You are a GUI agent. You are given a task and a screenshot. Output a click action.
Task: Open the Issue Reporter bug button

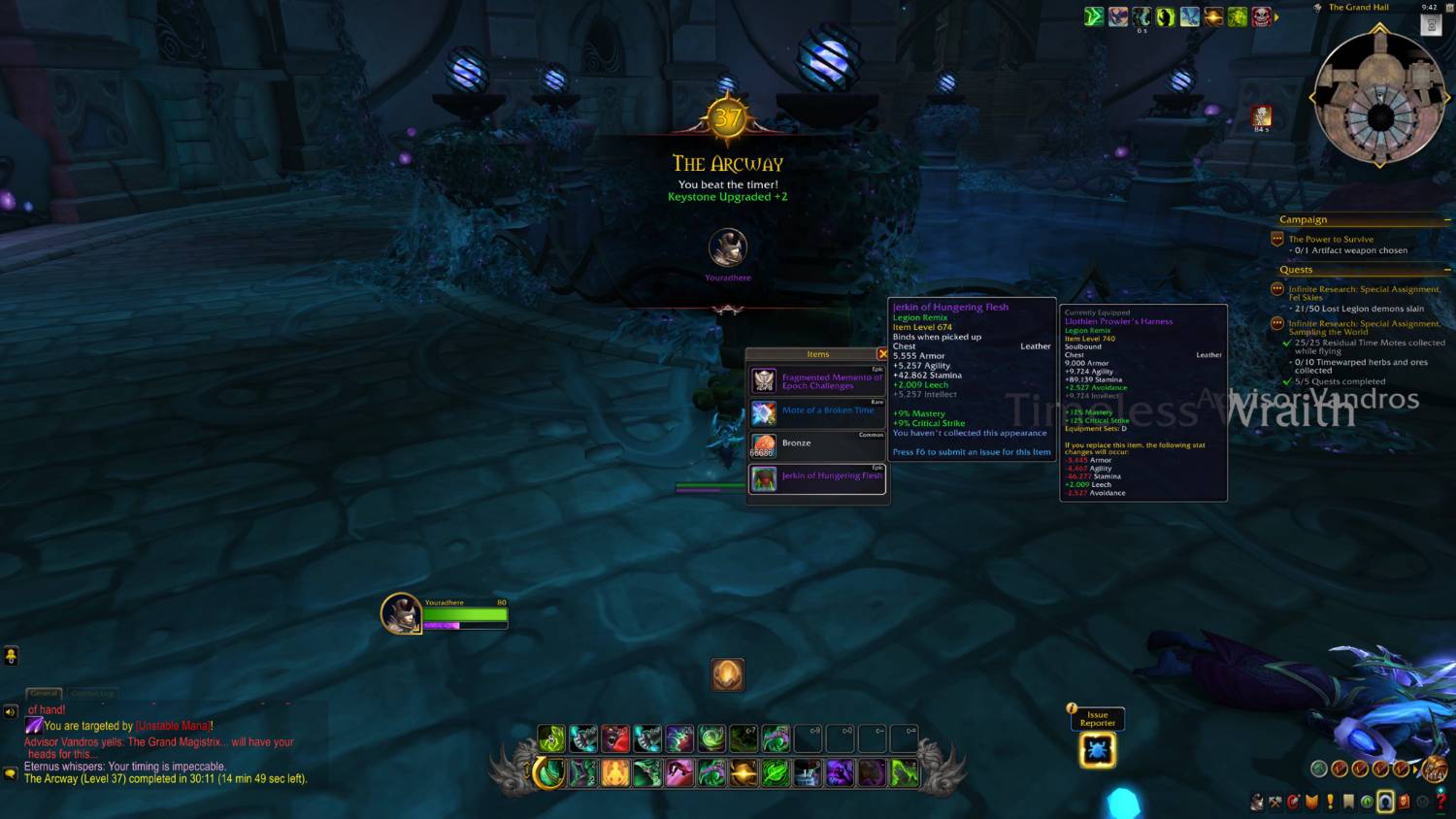click(x=1098, y=750)
